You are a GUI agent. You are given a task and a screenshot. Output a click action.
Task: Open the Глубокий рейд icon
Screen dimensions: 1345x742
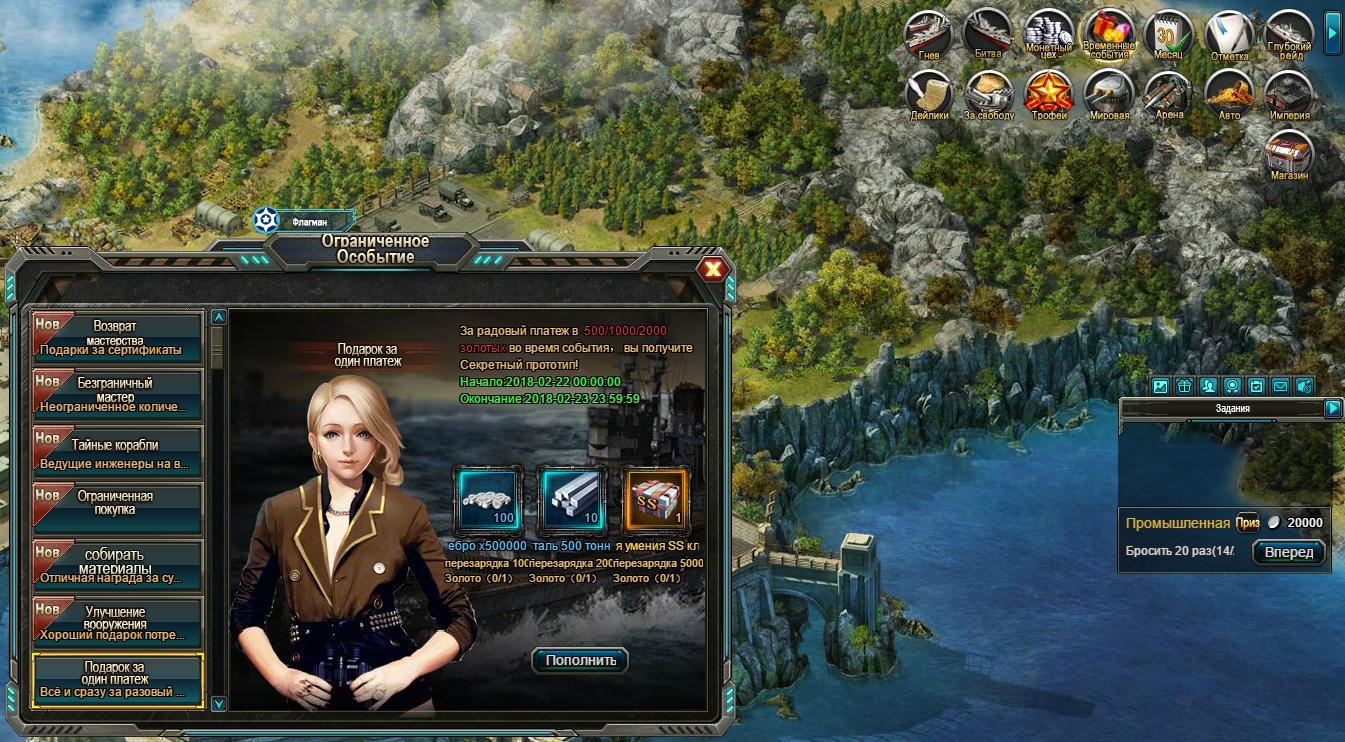pos(1288,34)
